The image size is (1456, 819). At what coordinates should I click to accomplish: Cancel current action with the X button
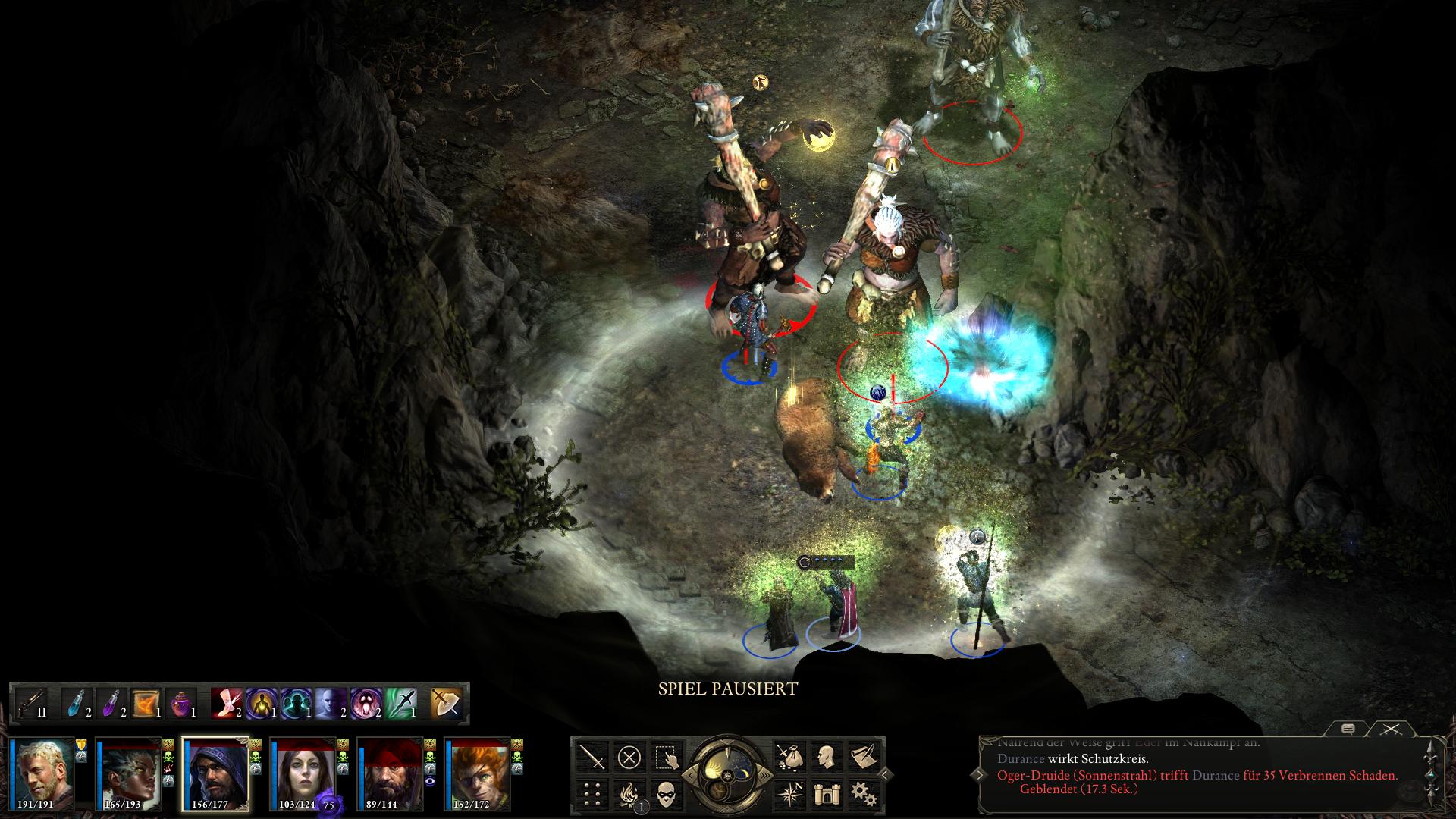click(x=629, y=757)
